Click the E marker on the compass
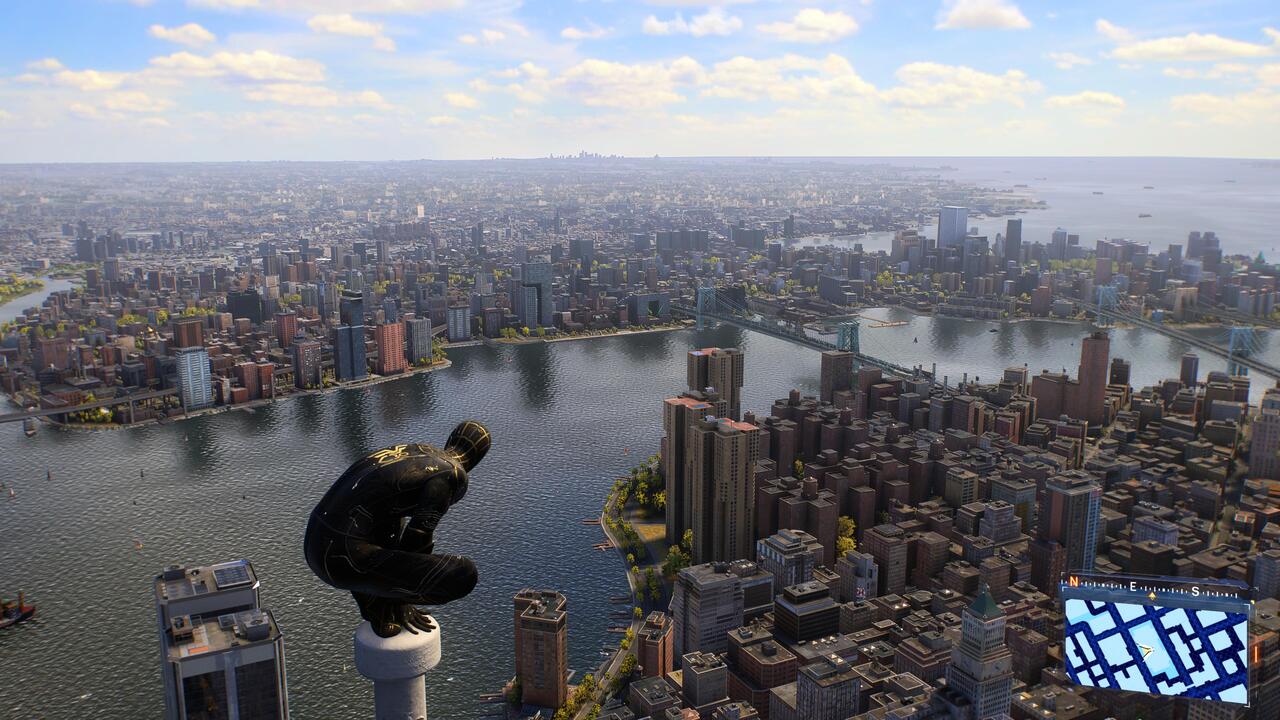This screenshot has width=1280, height=720. (1133, 586)
